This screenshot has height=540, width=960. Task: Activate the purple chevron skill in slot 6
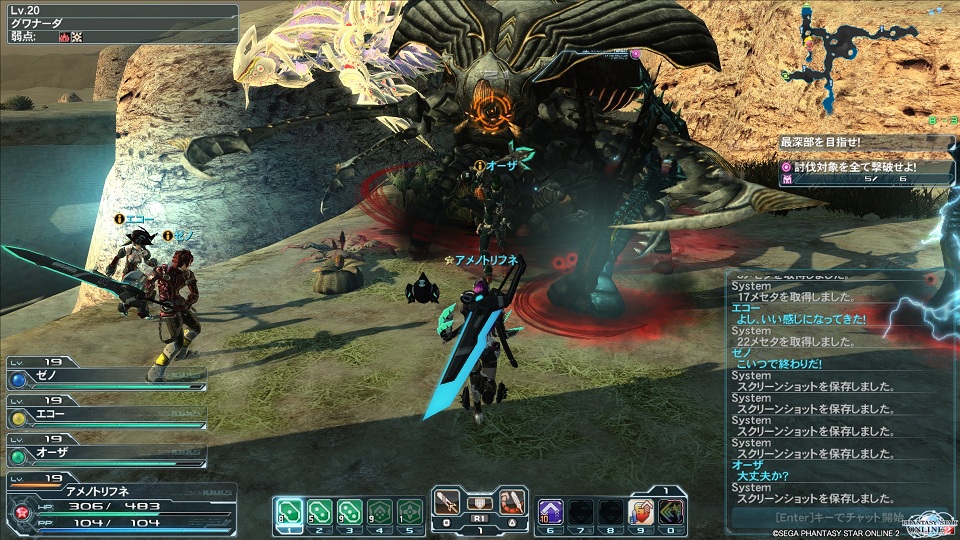point(551,512)
